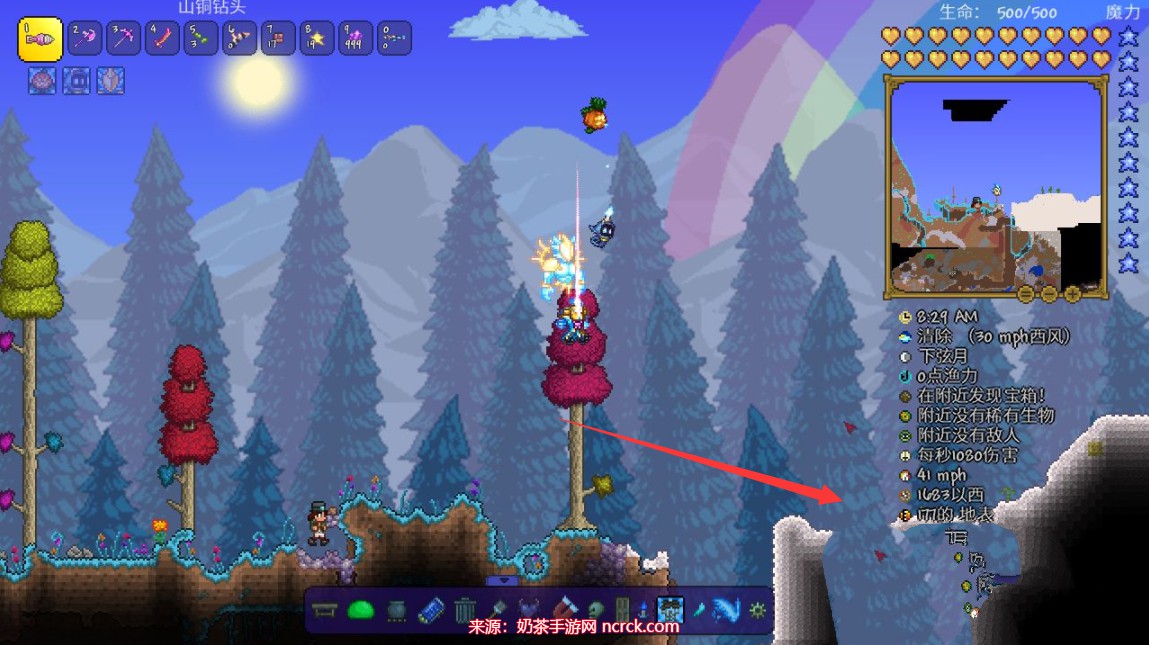This screenshot has width=1149, height=645.
Task: Select the pink axe in hotbar slot 2
Action: [x=87, y=39]
